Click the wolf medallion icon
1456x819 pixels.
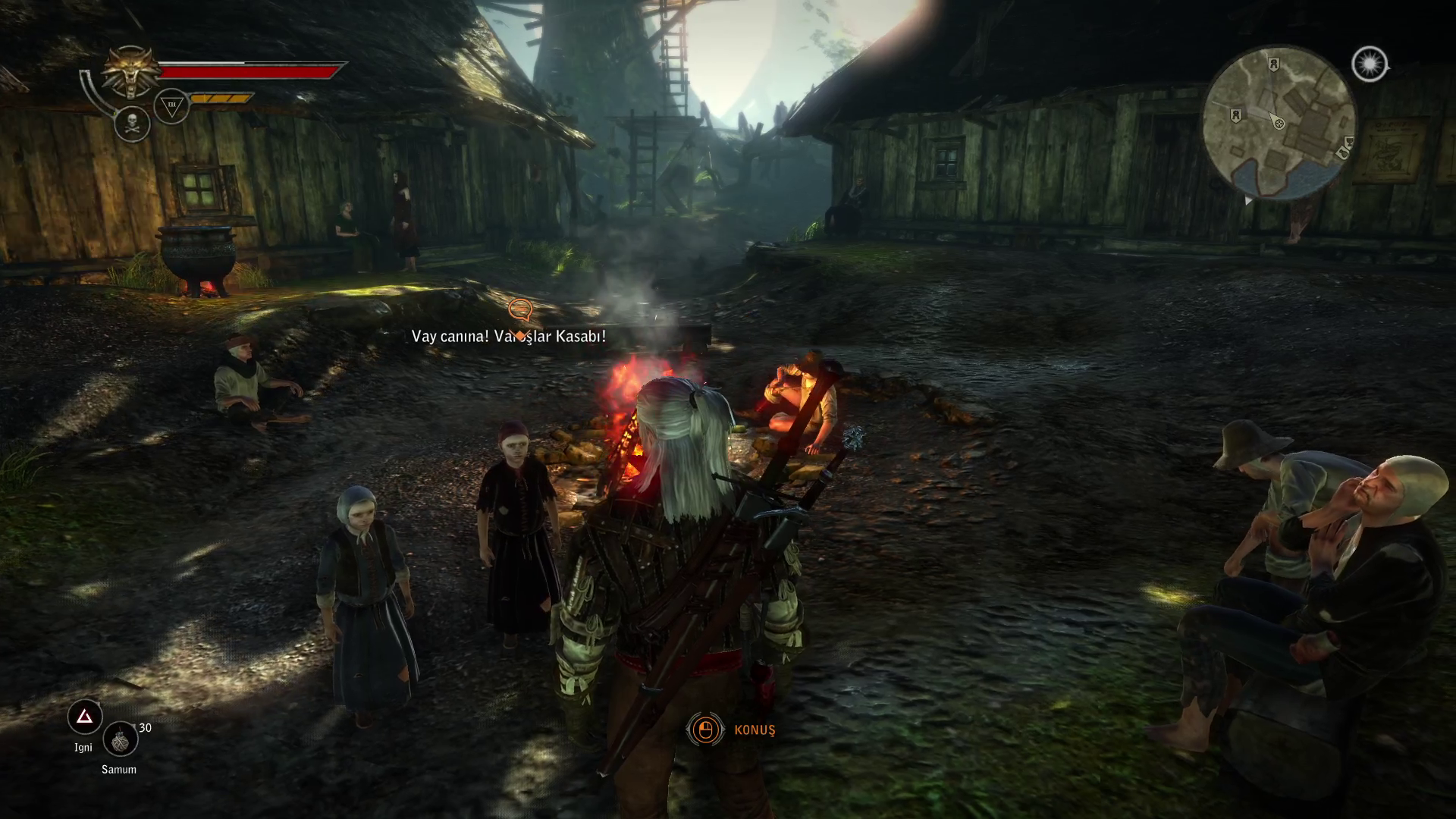[133, 72]
